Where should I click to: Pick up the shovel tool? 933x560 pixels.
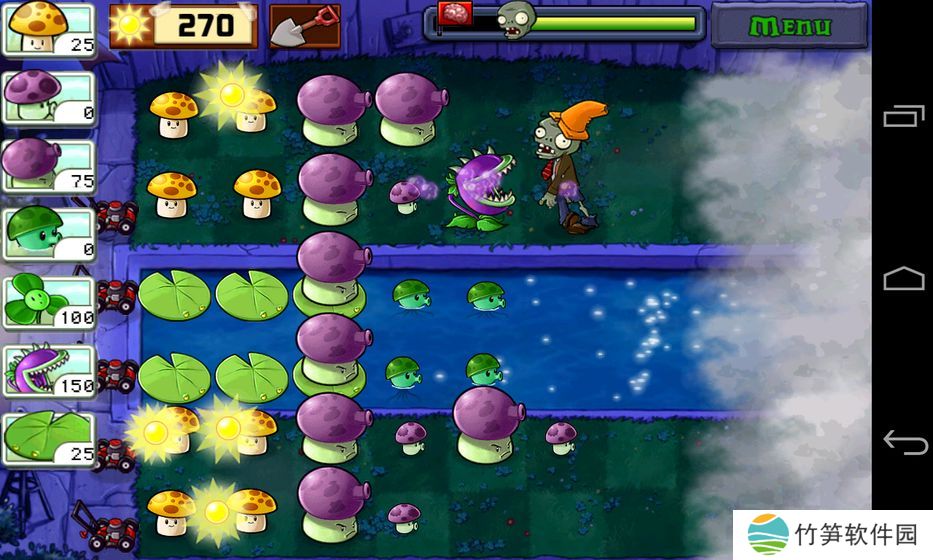(x=305, y=25)
